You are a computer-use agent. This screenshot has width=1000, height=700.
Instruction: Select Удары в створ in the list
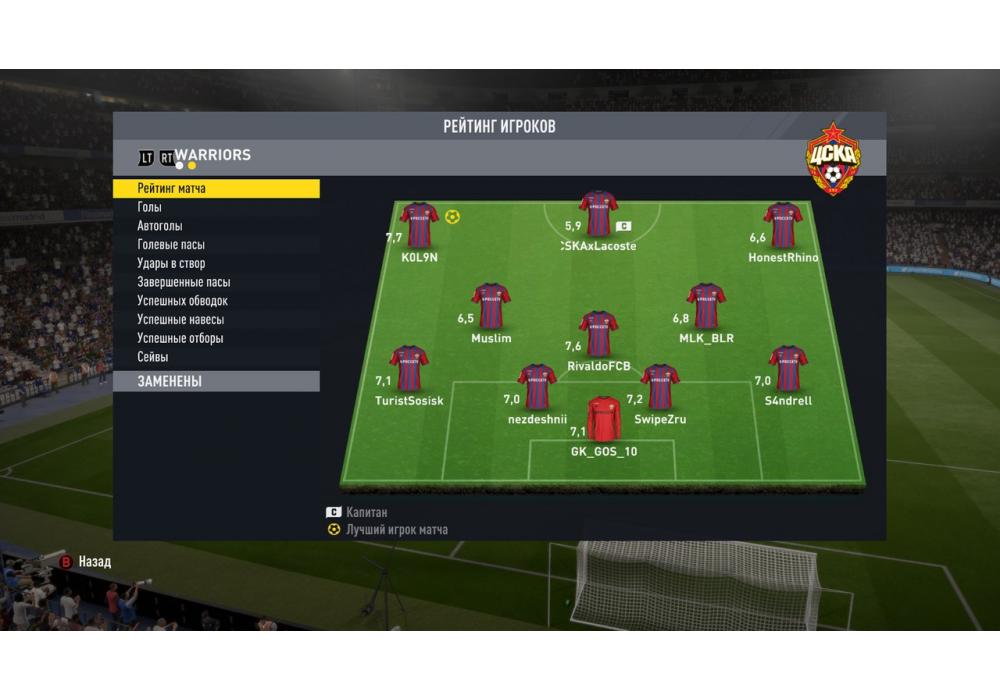pyautogui.click(x=216, y=264)
